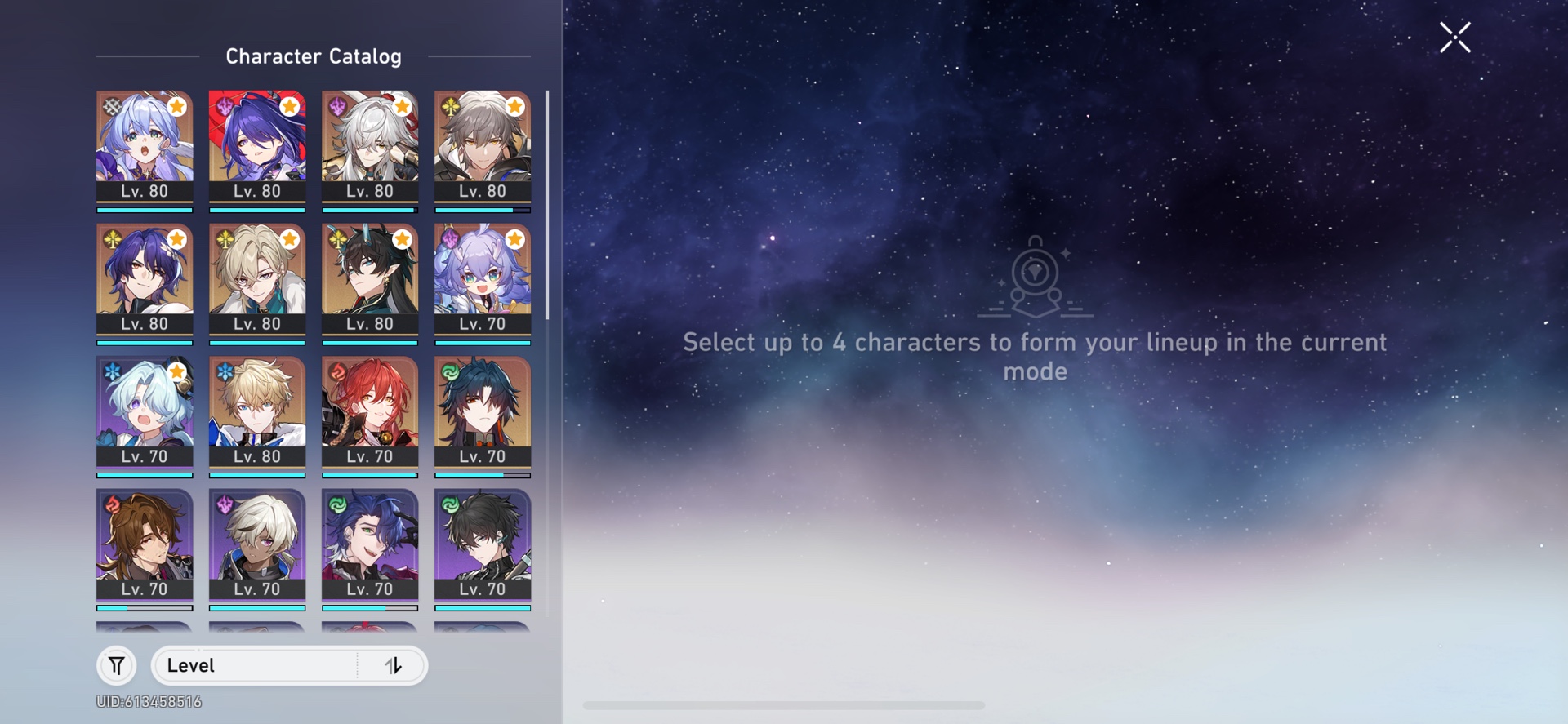Pick Bailu from the character catalog
This screenshot has height=724, width=1568.
[483, 282]
